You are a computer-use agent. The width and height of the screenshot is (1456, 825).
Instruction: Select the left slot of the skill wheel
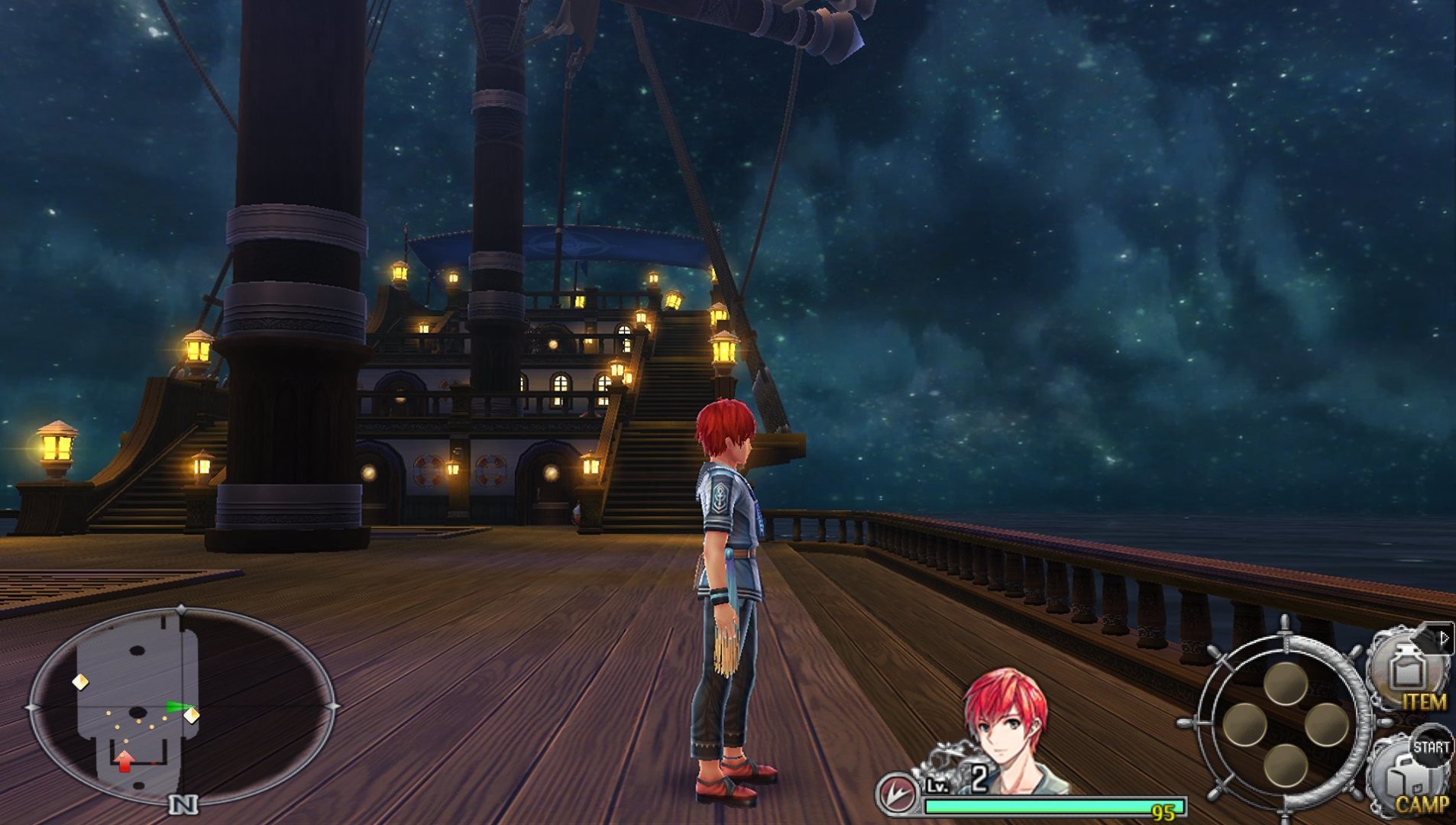point(1244,723)
